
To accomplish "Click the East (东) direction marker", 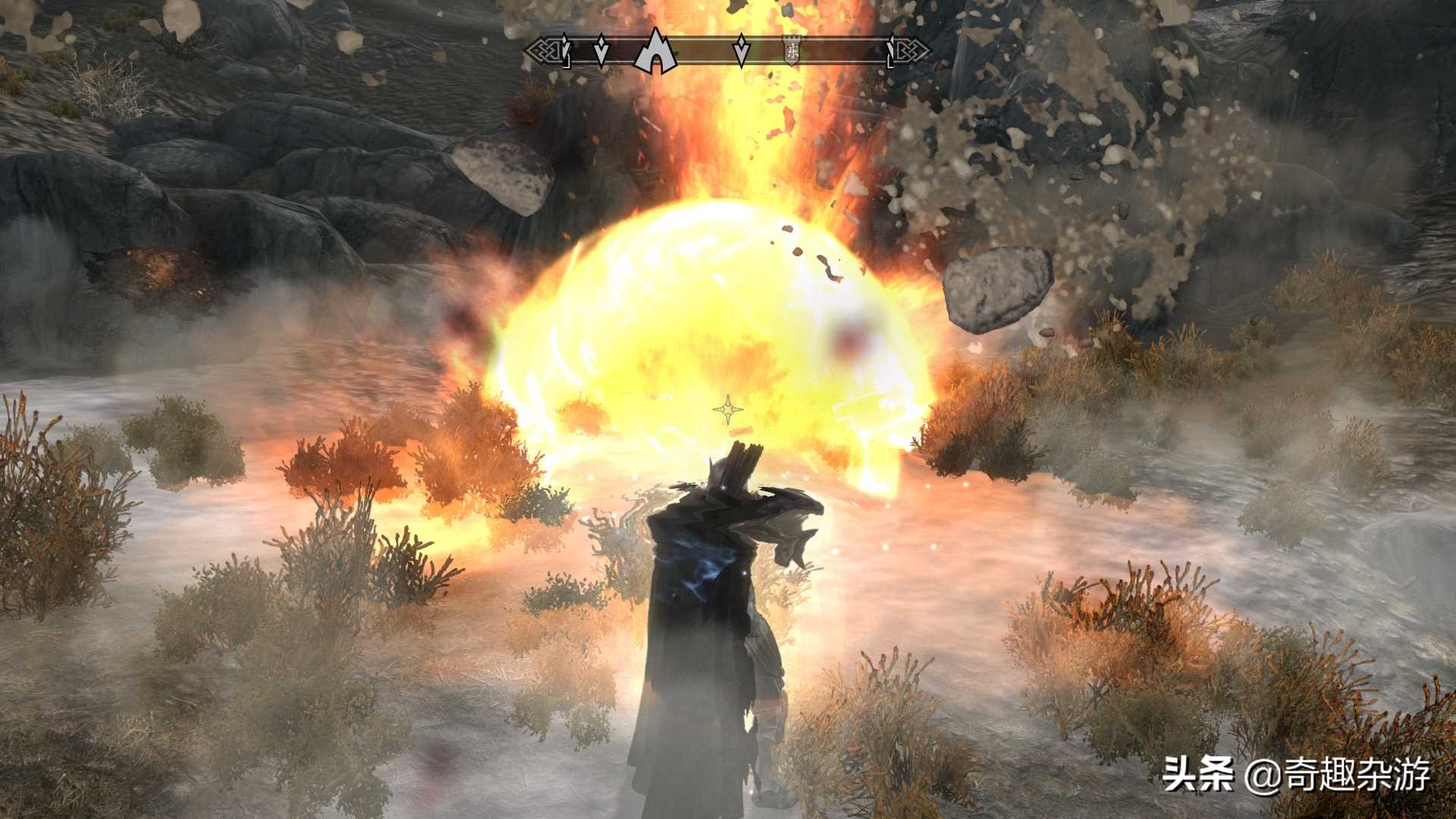I will coord(792,52).
